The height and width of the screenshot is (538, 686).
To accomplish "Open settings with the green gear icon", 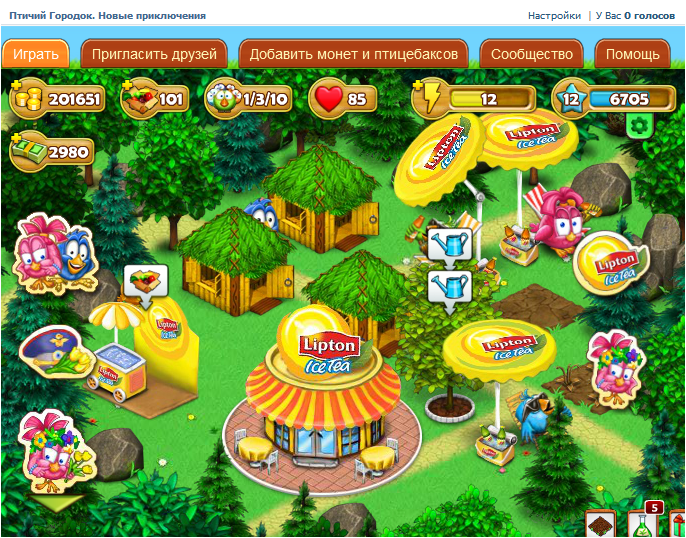I will [x=639, y=126].
